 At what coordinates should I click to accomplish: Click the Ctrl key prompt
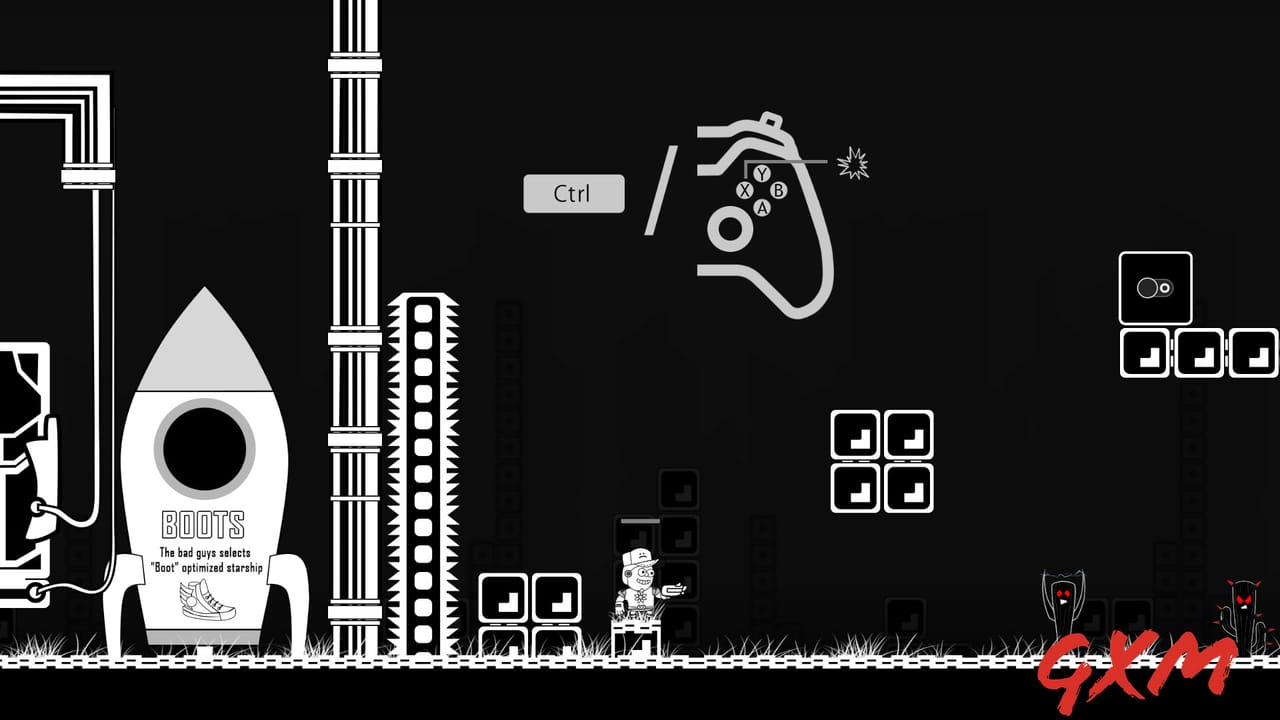click(573, 193)
